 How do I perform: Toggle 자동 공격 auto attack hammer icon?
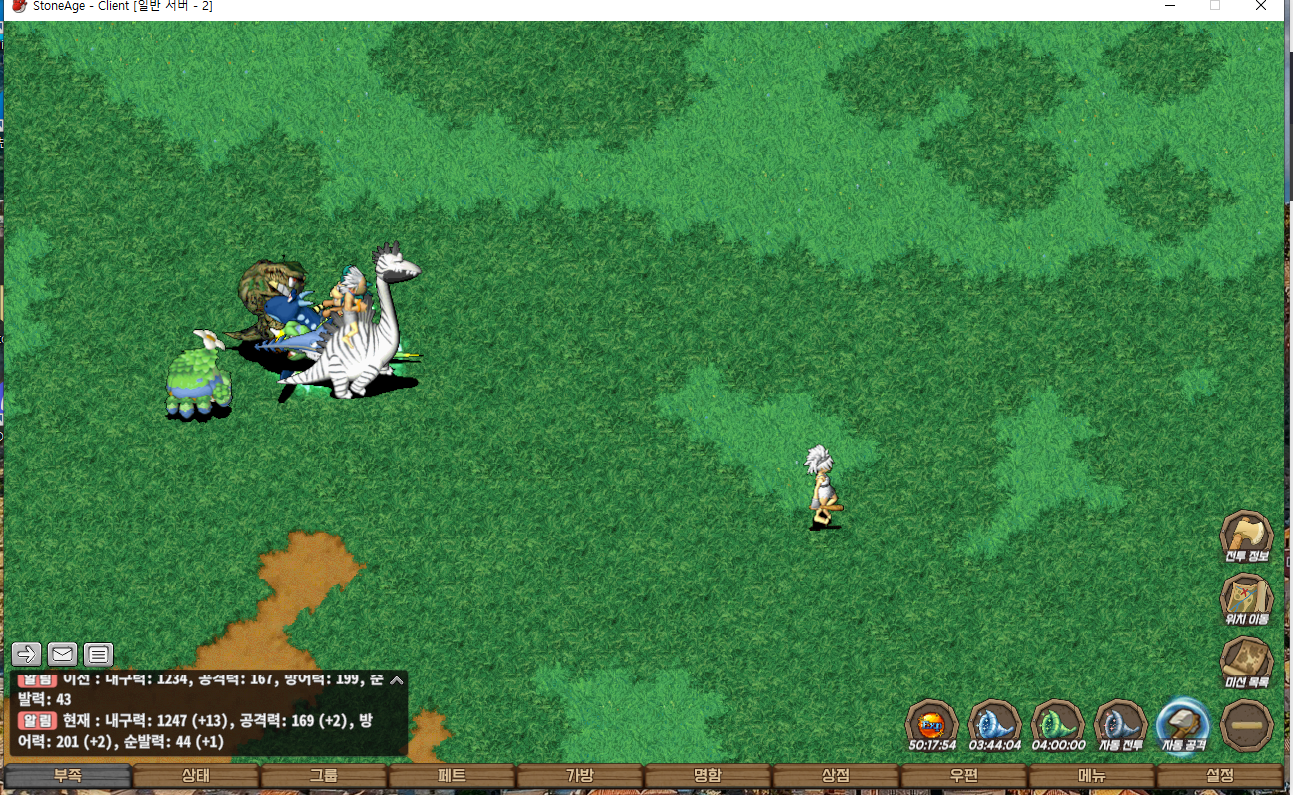1183,723
